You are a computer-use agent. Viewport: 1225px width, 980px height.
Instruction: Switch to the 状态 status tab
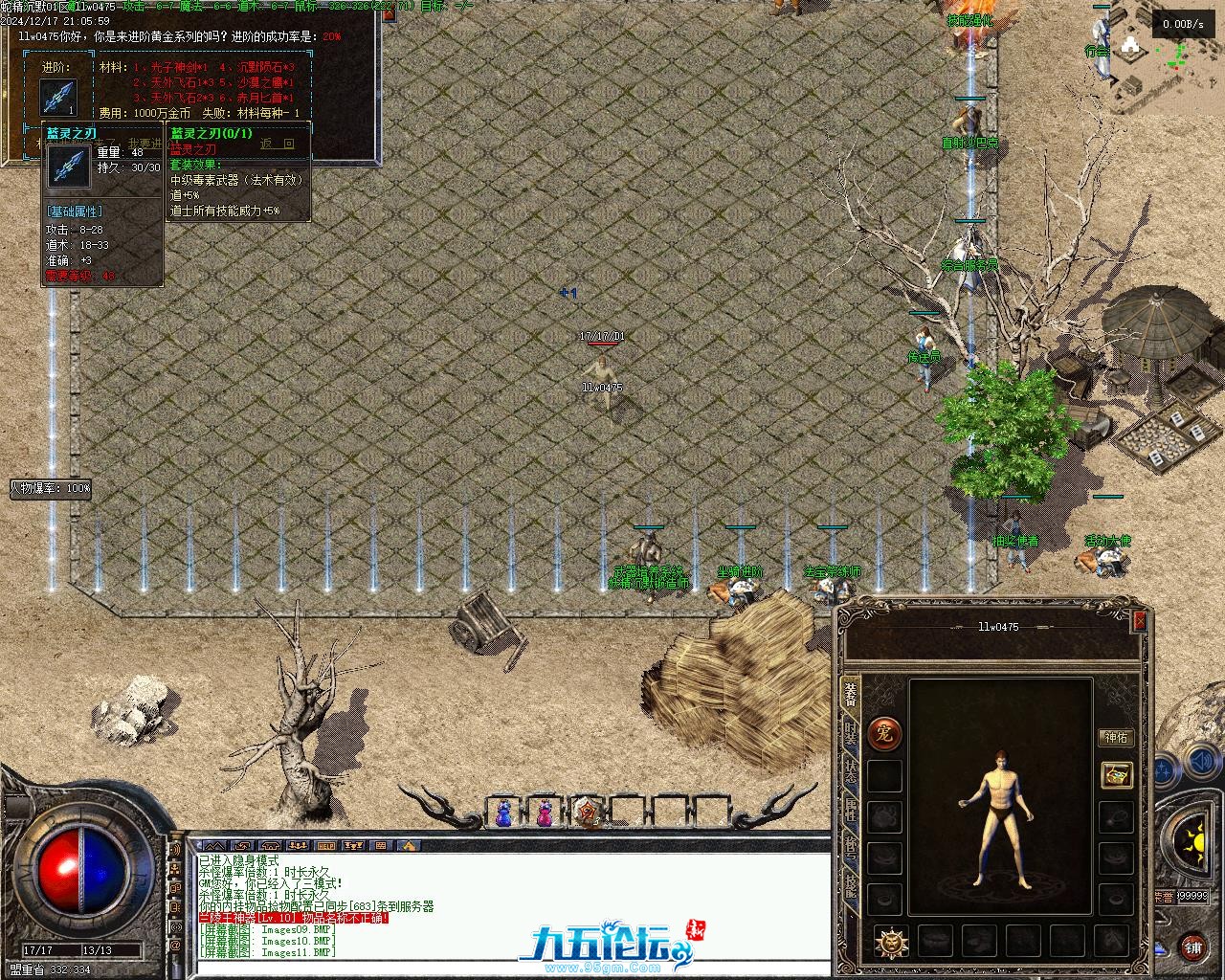click(850, 771)
